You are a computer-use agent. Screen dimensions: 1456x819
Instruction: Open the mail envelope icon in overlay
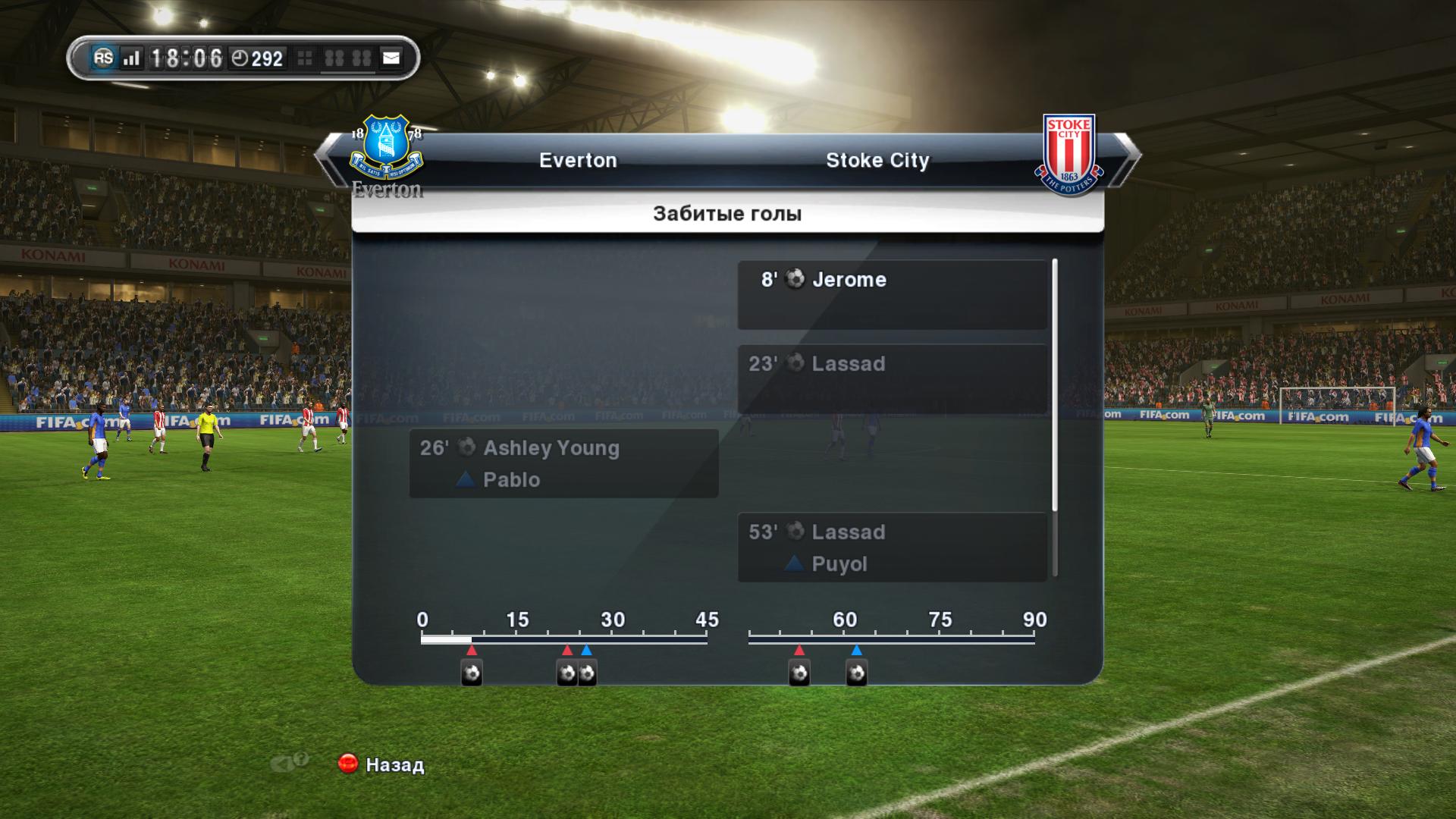pos(391,58)
